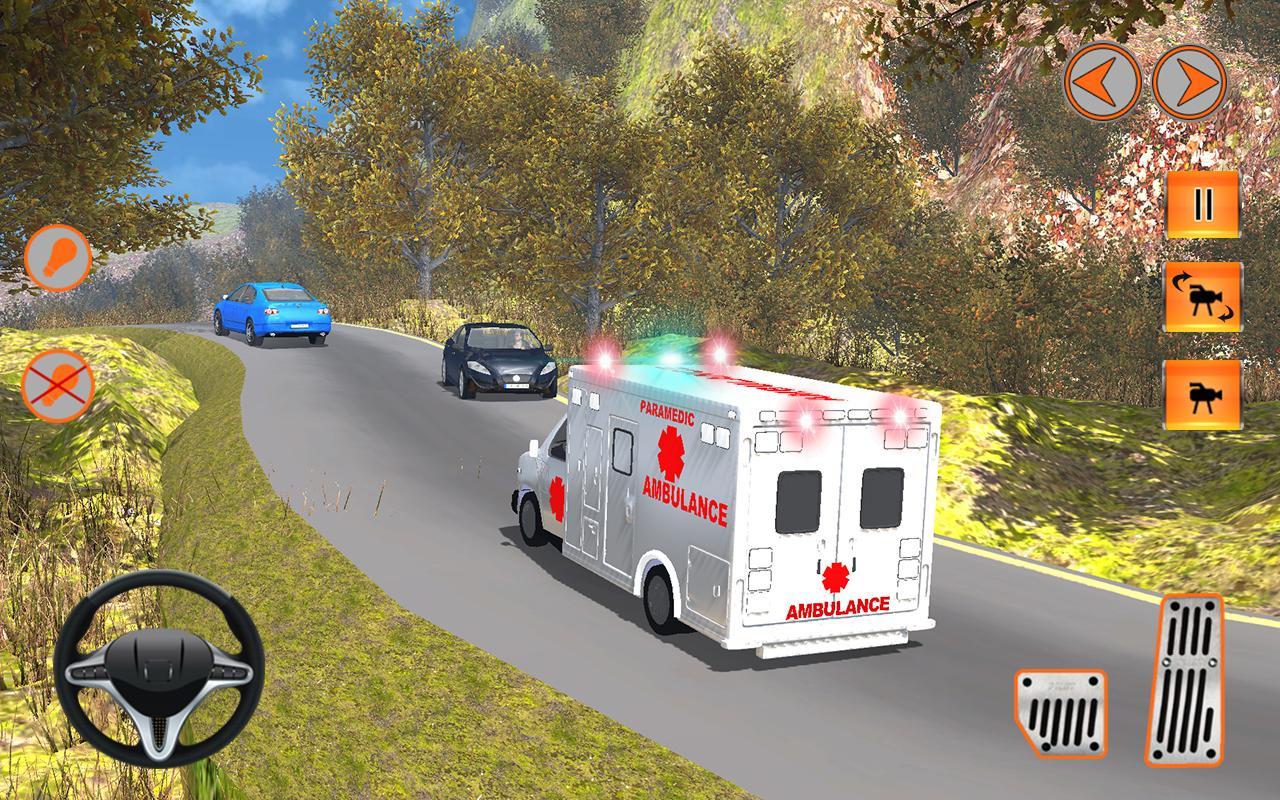
Task: Select the blue car ahead
Action: point(273,313)
